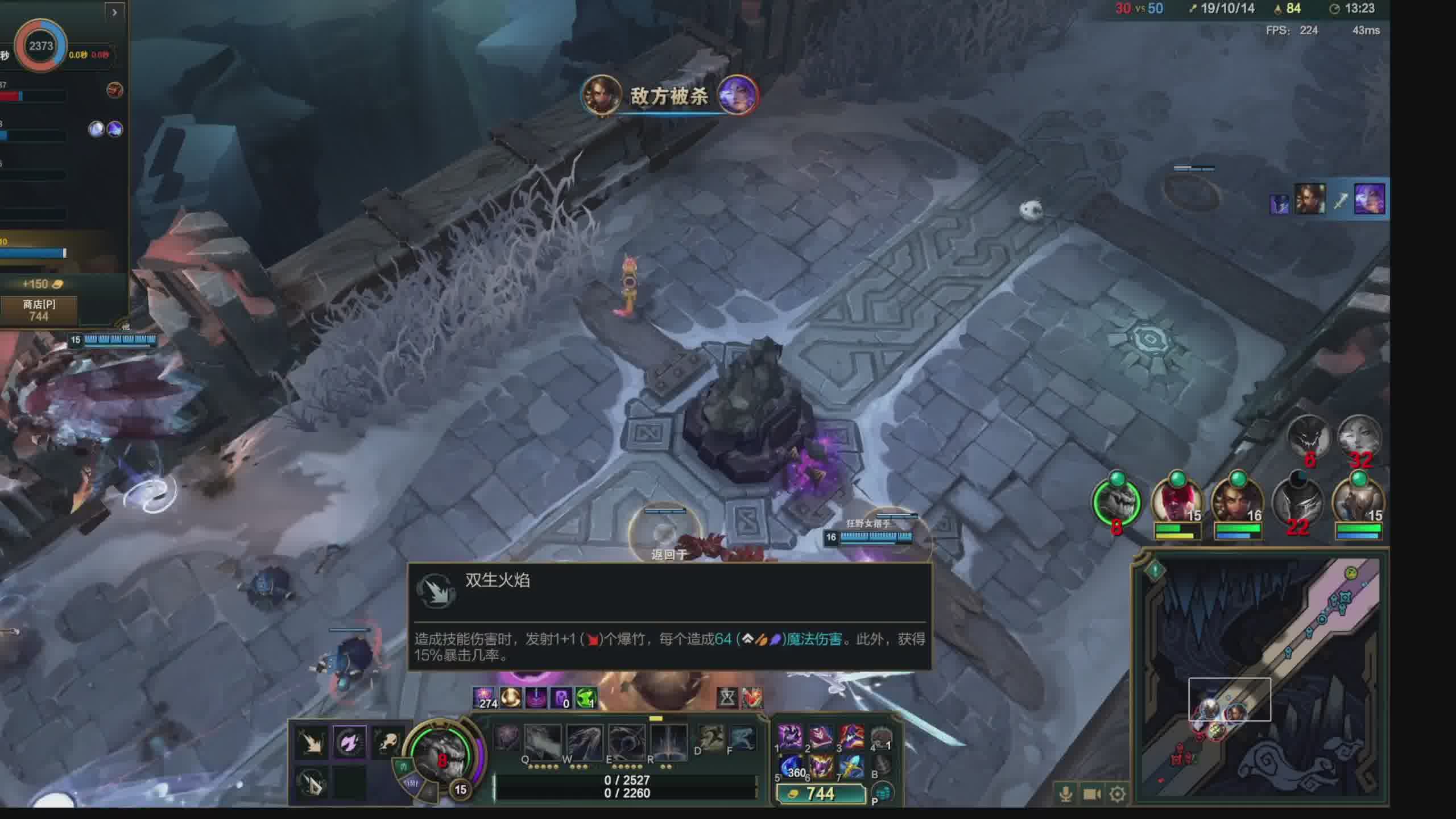Toggle the microphone button
1456x819 pixels.
[x=1066, y=793]
